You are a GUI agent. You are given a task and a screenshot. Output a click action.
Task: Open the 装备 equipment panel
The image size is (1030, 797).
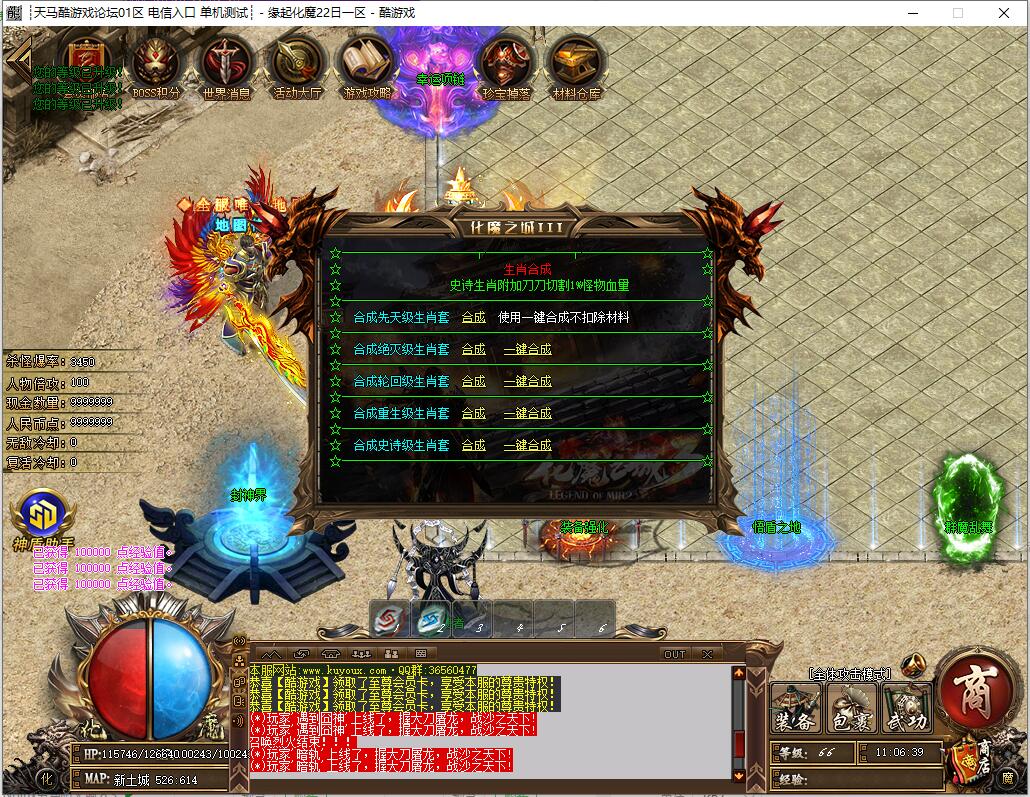[x=796, y=708]
